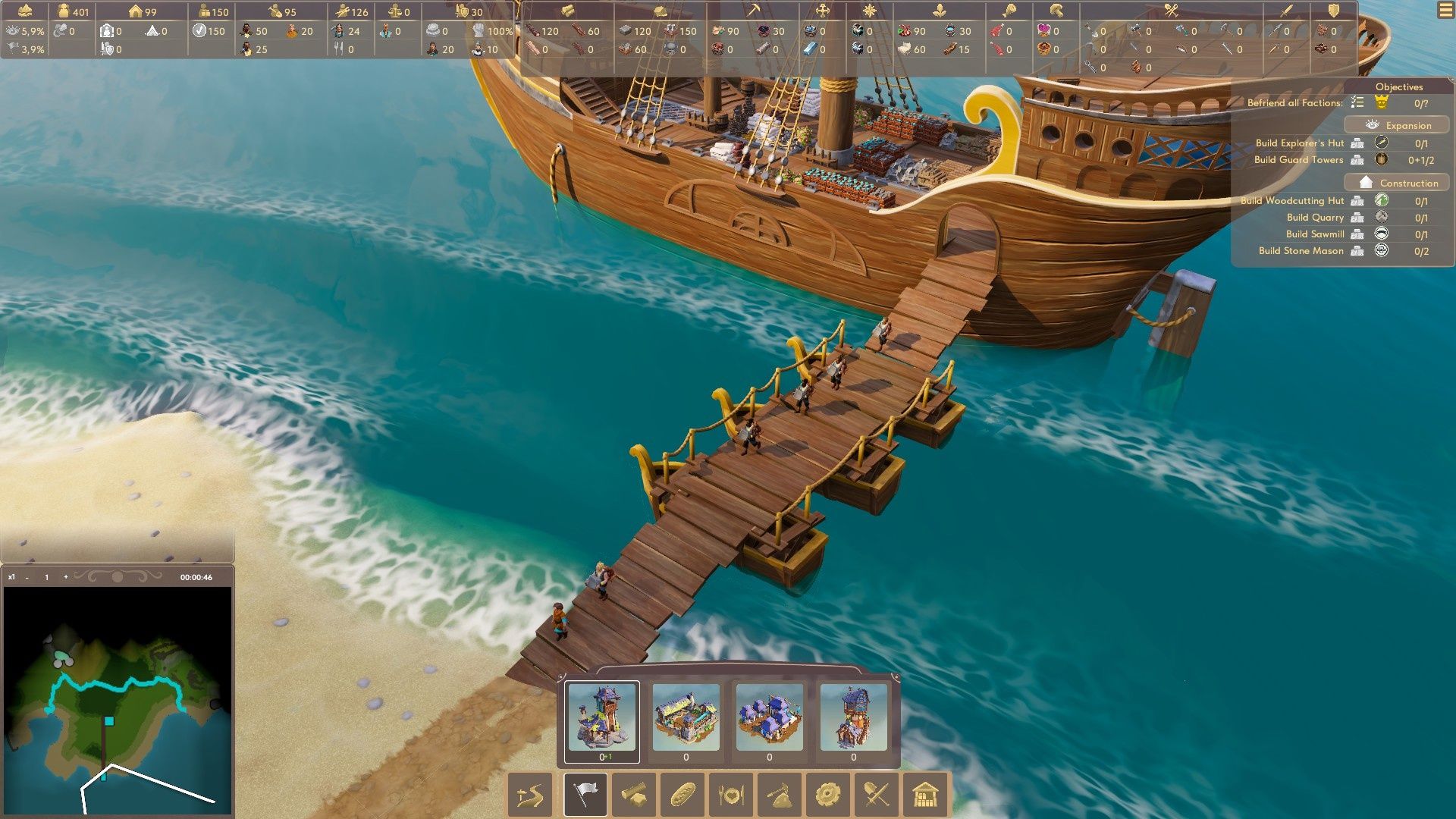Select the narrow watchtower building card
Viewport: 1456px width, 819px height.
tap(853, 718)
